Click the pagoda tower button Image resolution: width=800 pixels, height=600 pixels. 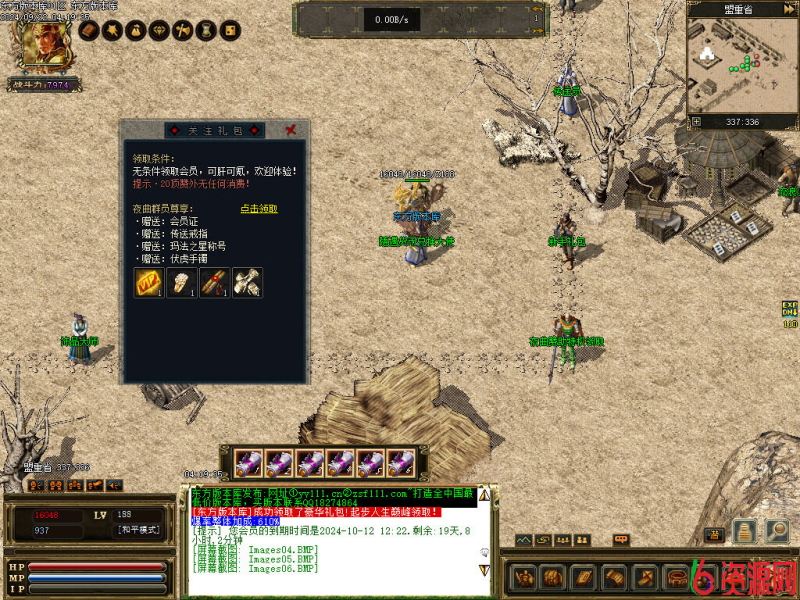tap(743, 531)
